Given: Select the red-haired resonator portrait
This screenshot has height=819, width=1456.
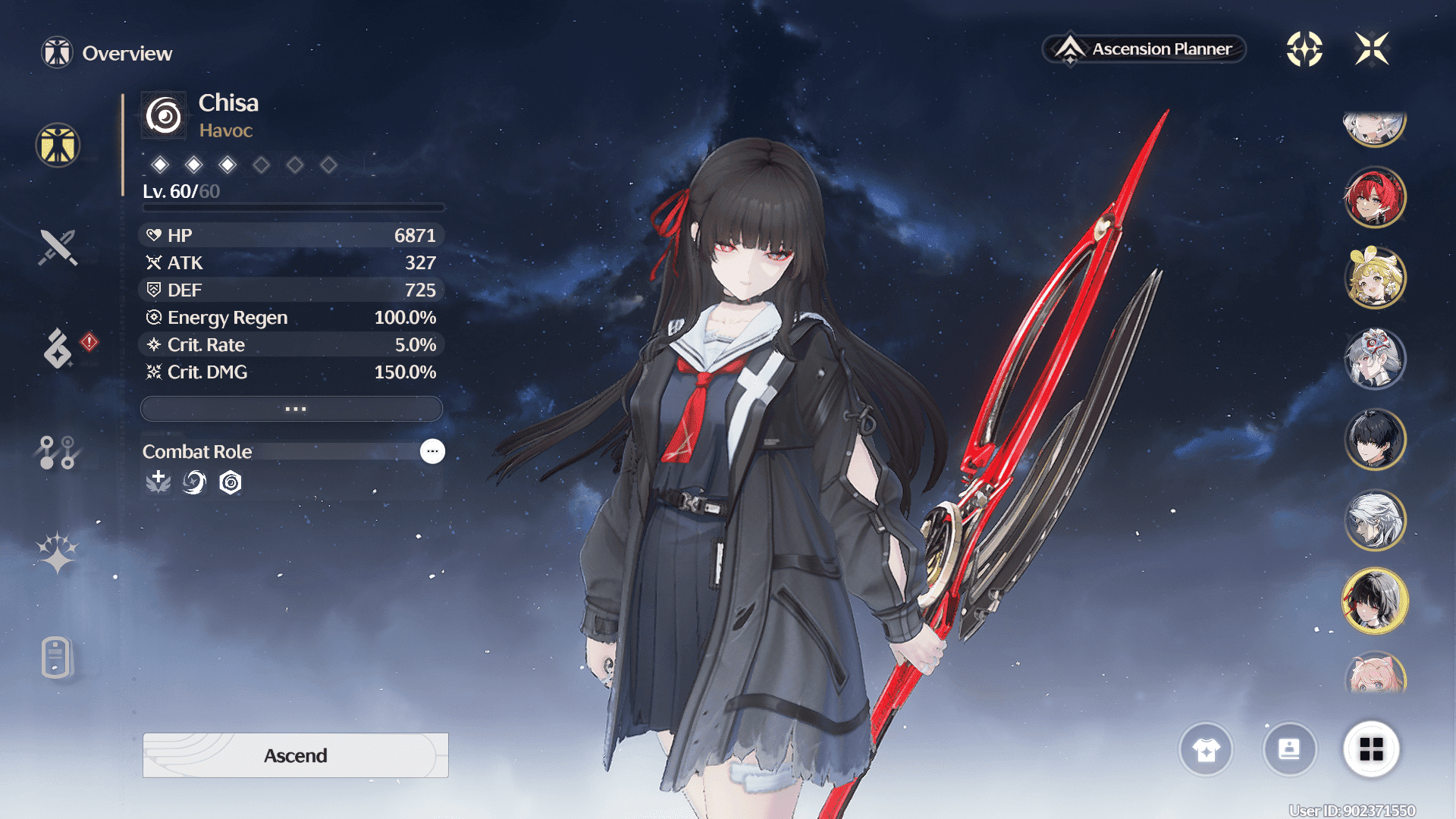Looking at the screenshot, I should (1374, 198).
